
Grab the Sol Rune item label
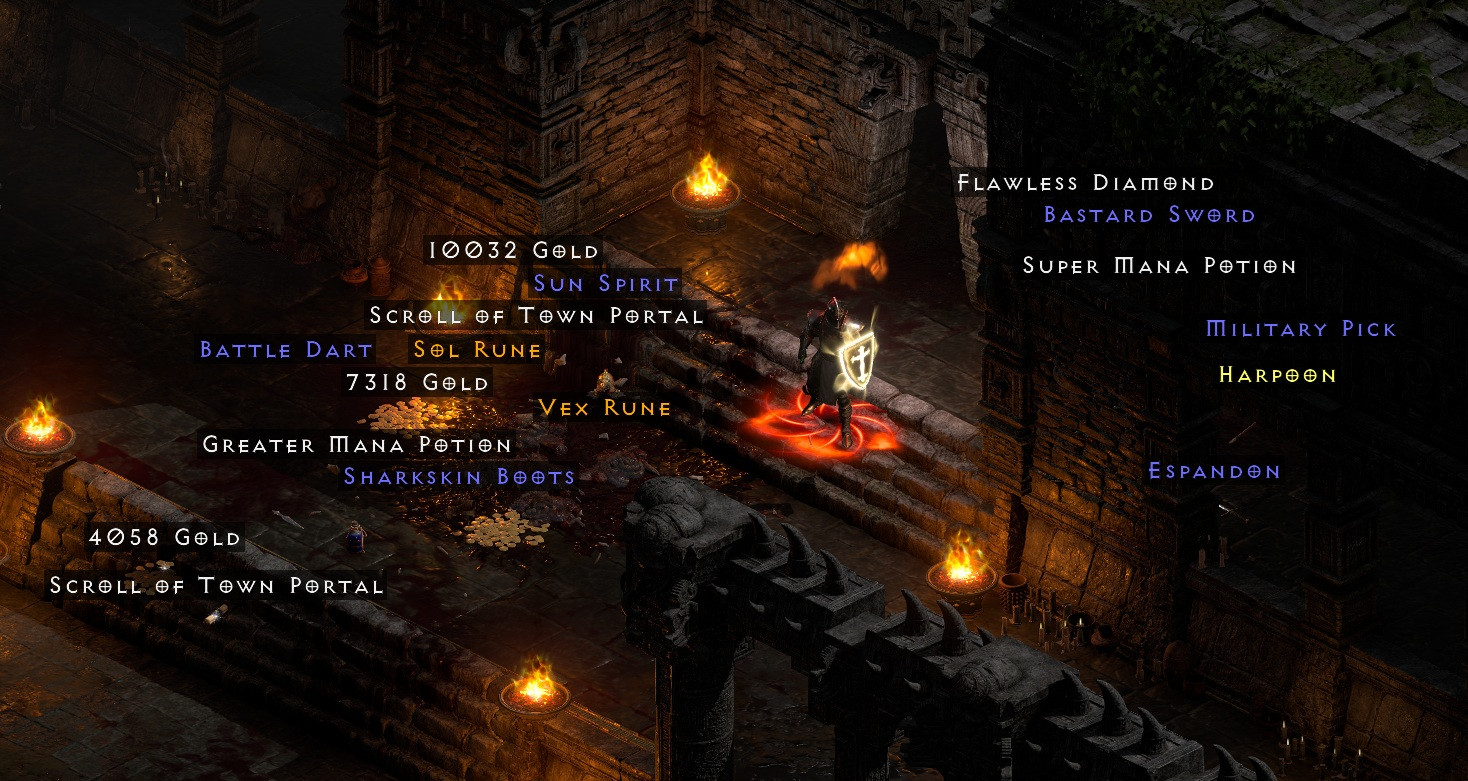[x=477, y=350]
